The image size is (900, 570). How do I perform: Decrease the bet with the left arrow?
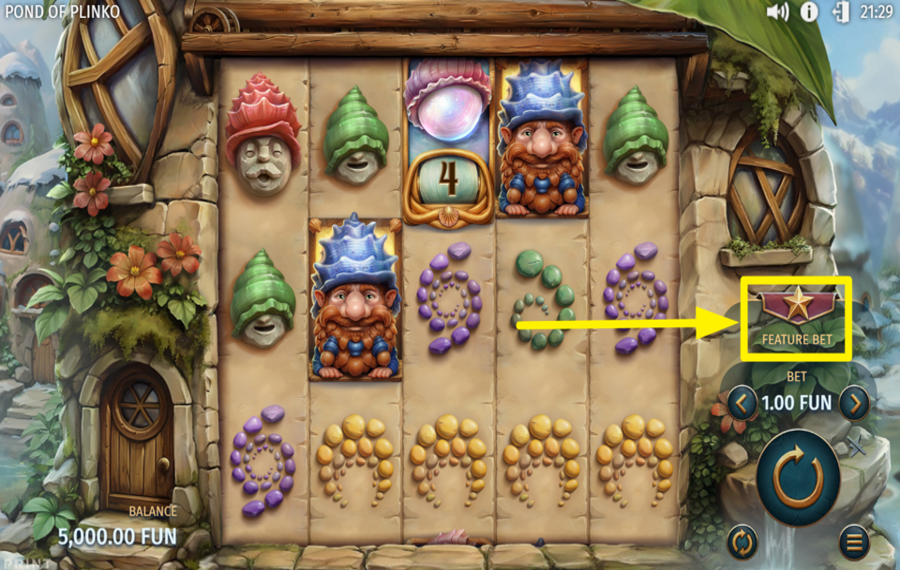[741, 403]
